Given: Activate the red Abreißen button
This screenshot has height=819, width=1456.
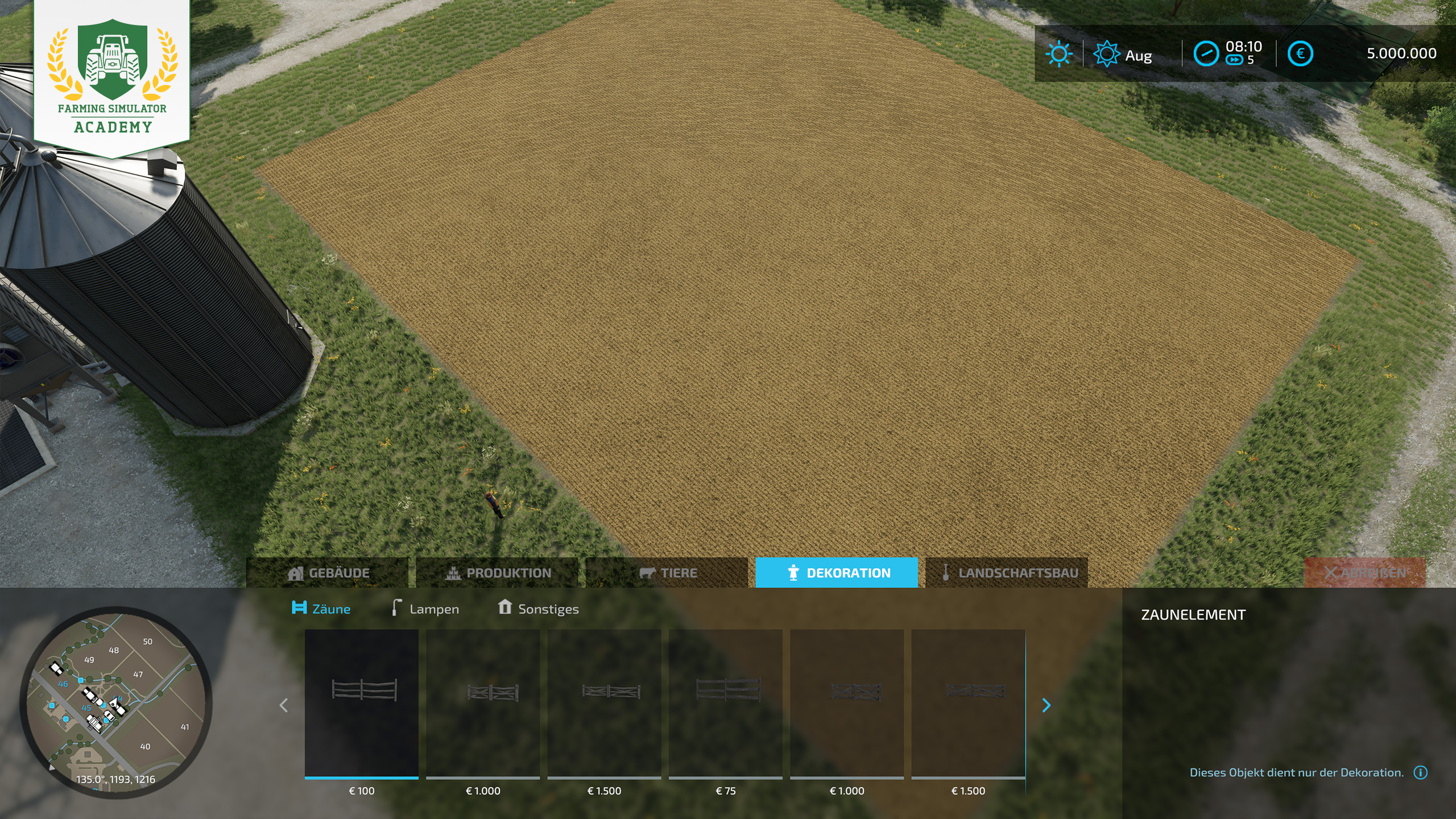Looking at the screenshot, I should click(1365, 573).
